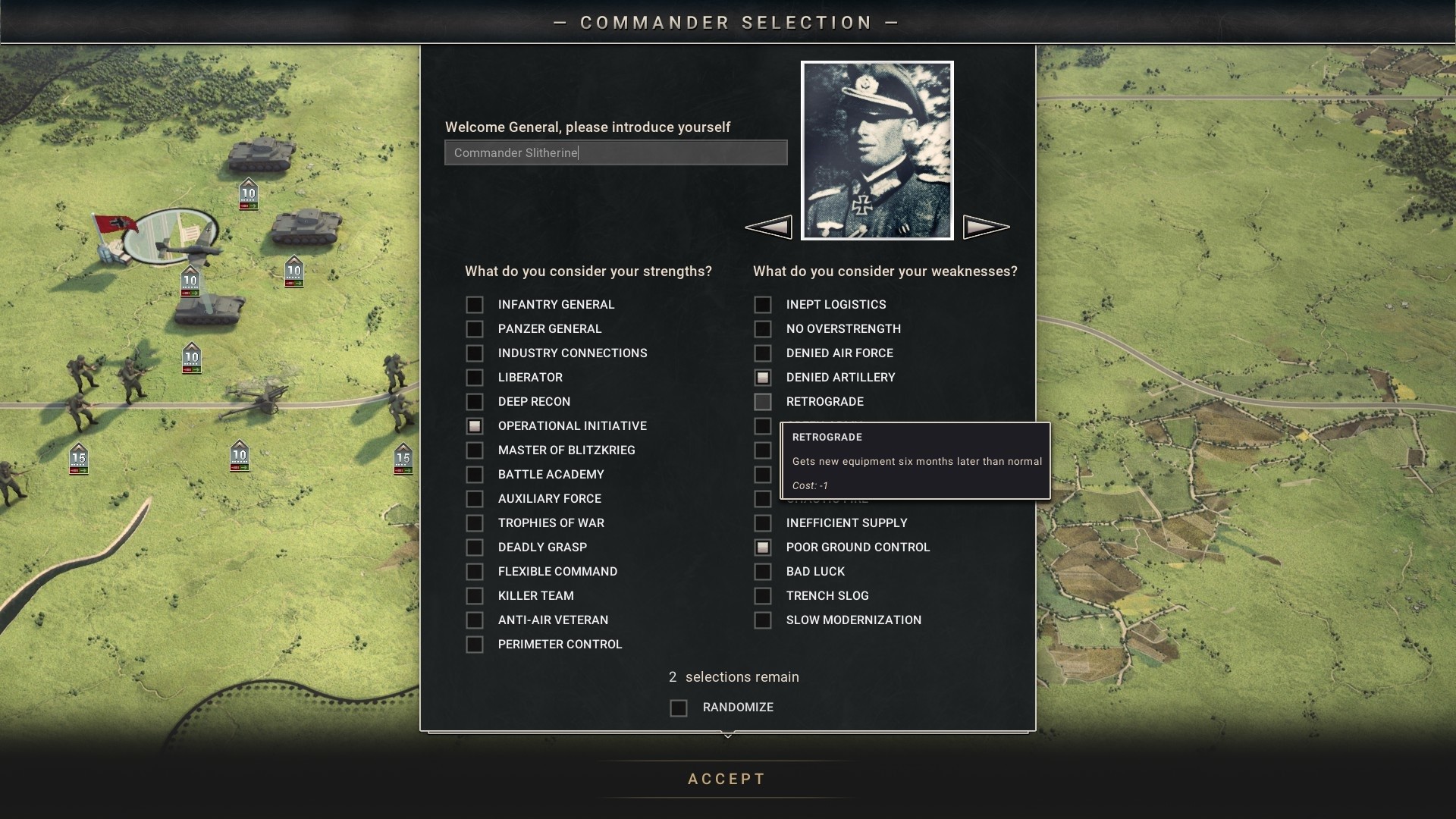Image resolution: width=1456 pixels, height=819 pixels.
Task: Expand the panel using the bottom chevron
Action: 728,735
